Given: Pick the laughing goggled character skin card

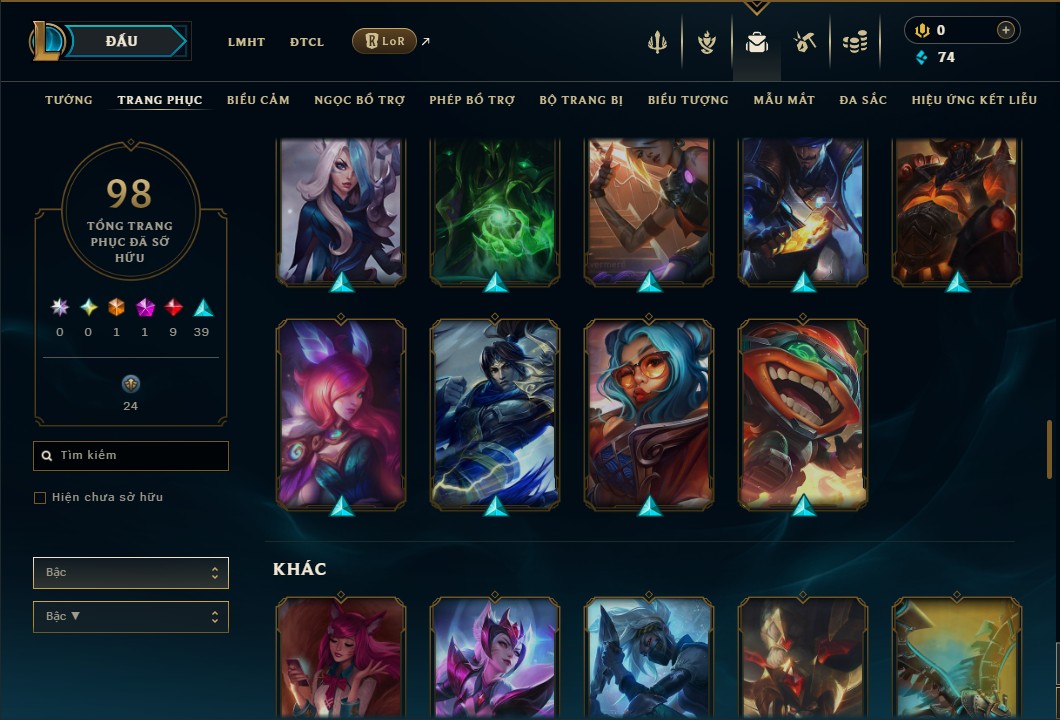Looking at the screenshot, I should coord(803,413).
